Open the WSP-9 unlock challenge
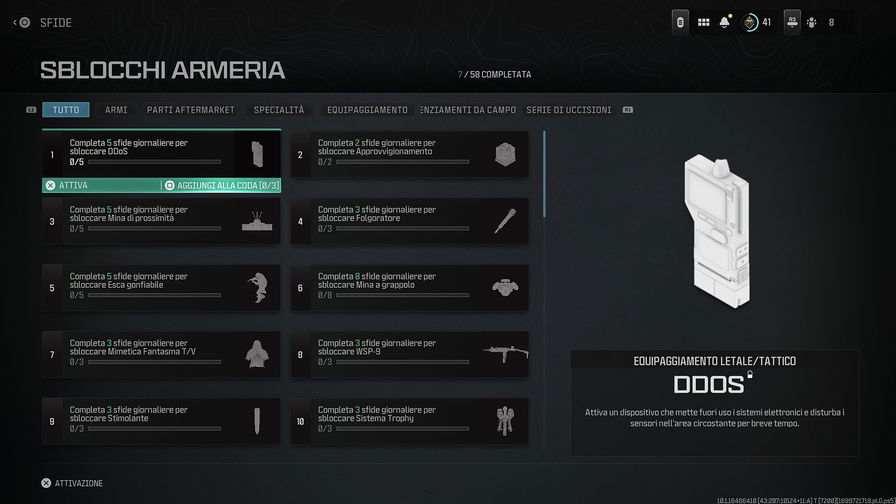896x504 pixels. [x=410, y=354]
